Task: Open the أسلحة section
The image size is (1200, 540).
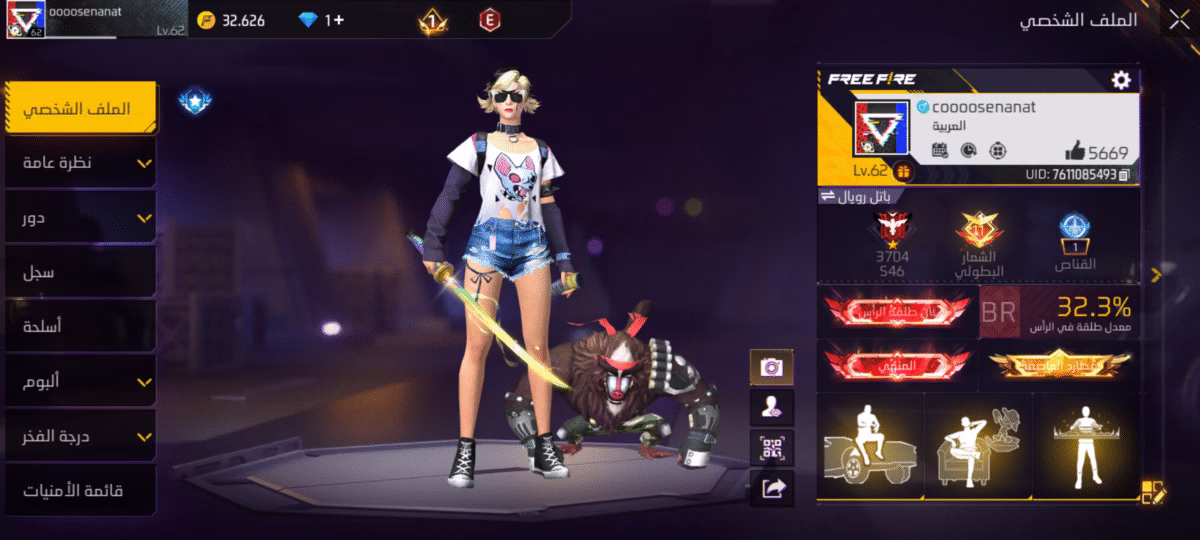Action: (x=80, y=327)
